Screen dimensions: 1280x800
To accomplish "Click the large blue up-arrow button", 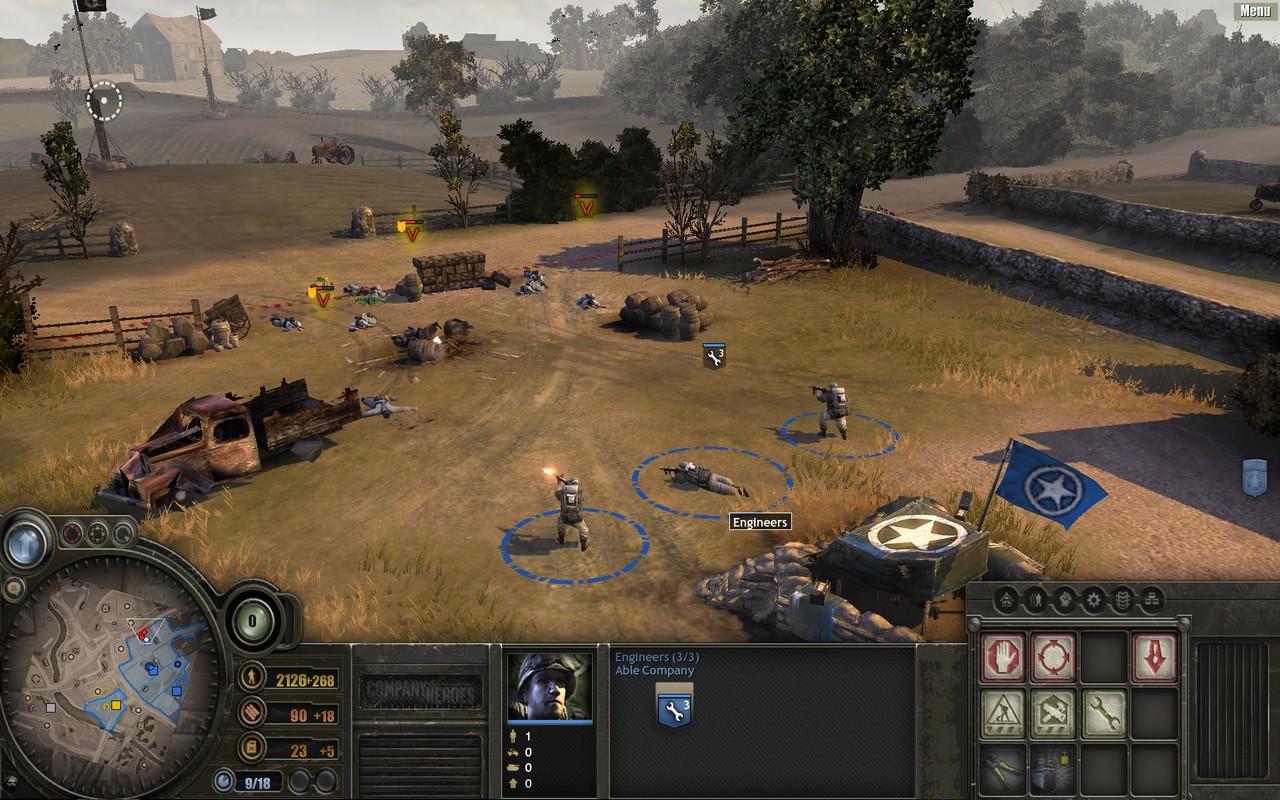I will click(26, 544).
